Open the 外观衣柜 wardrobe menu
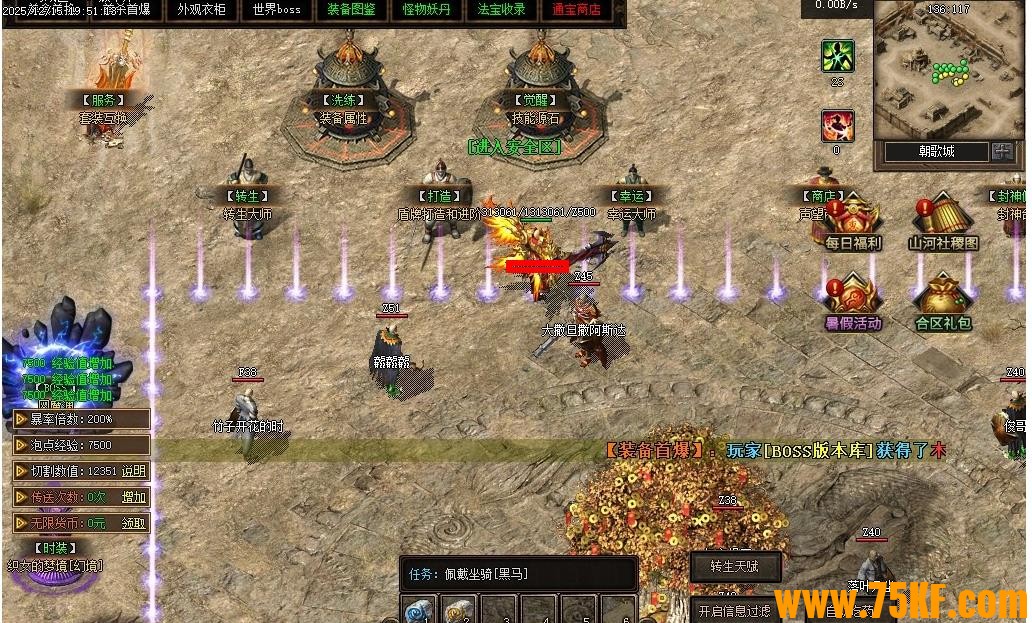This screenshot has height=623, width=1032. (x=201, y=10)
